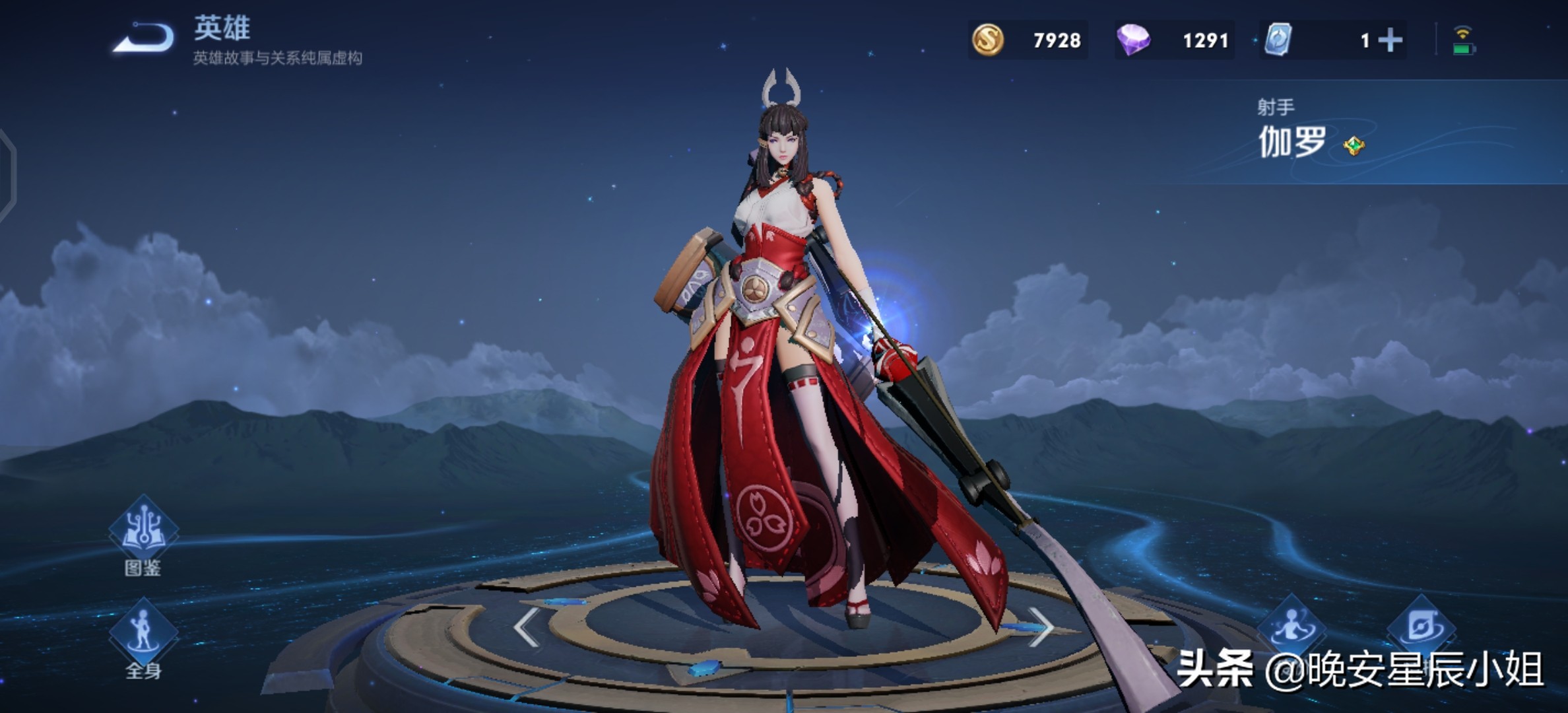Add more tickets with the plus button
This screenshot has width=1568, height=713.
coord(1390,40)
